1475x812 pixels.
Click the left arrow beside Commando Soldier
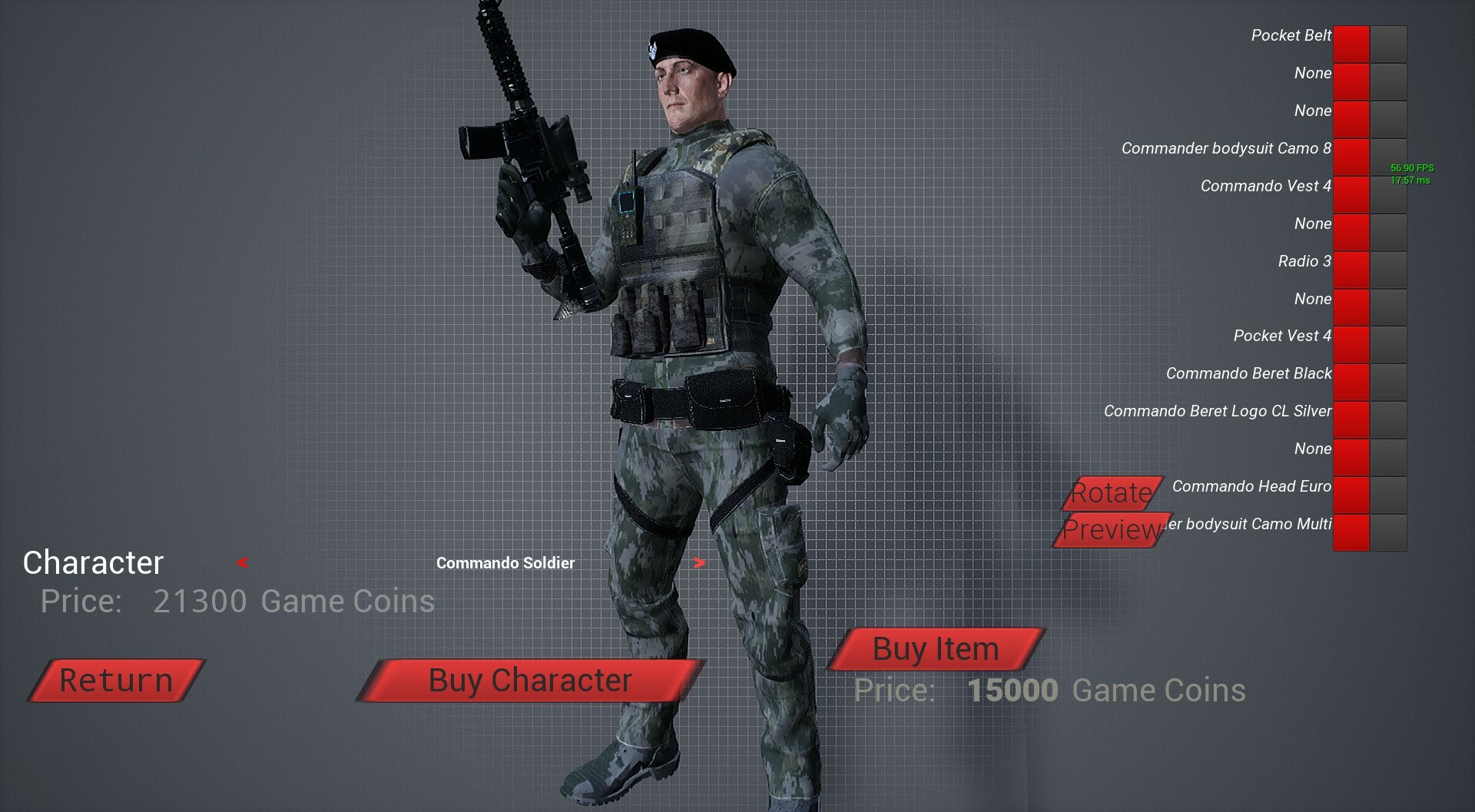tap(241, 563)
